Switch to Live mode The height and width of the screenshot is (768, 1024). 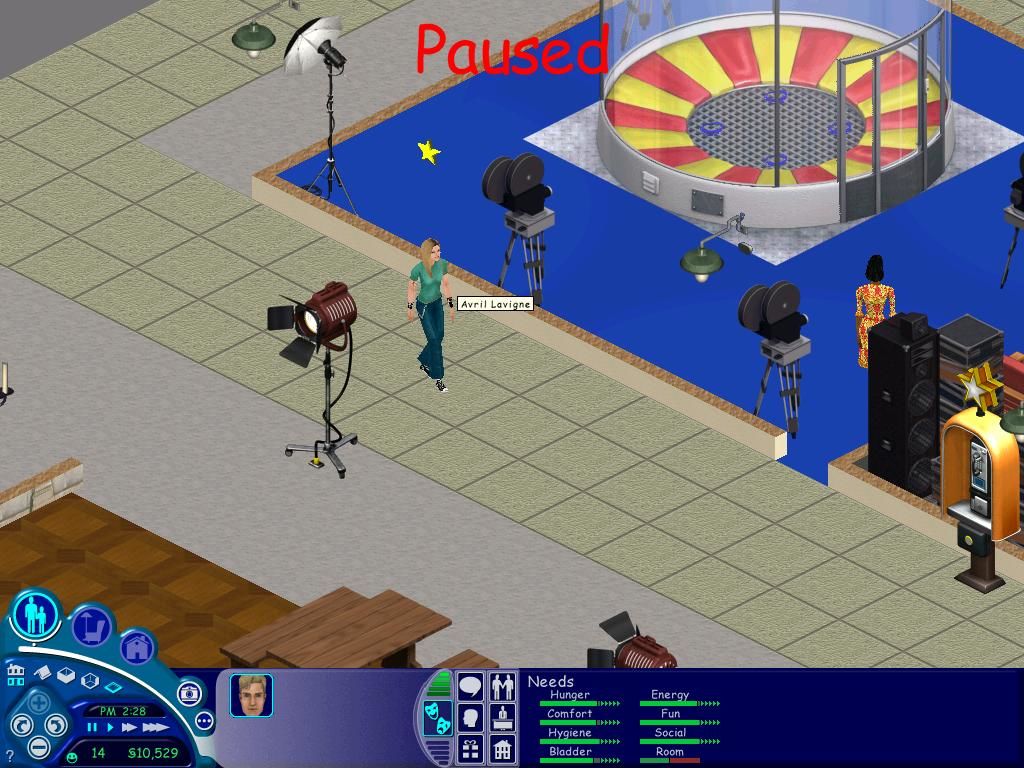(x=37, y=614)
